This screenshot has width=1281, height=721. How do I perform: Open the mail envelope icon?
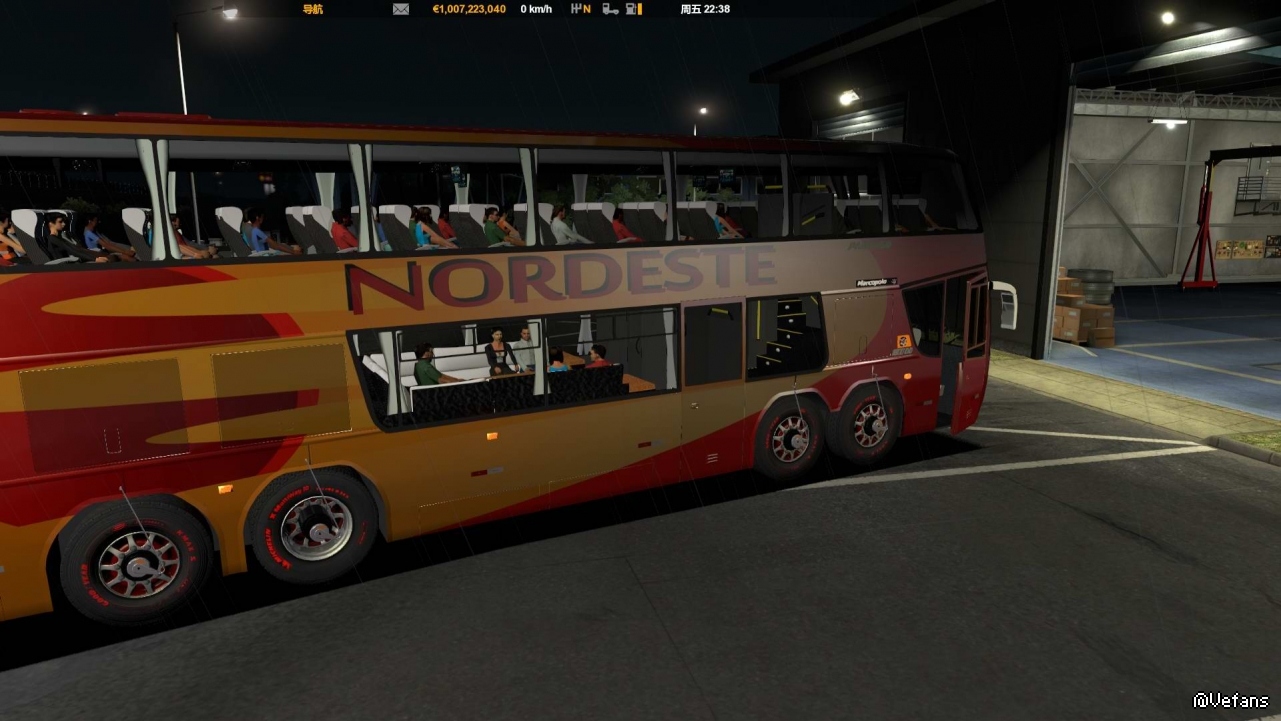point(401,9)
